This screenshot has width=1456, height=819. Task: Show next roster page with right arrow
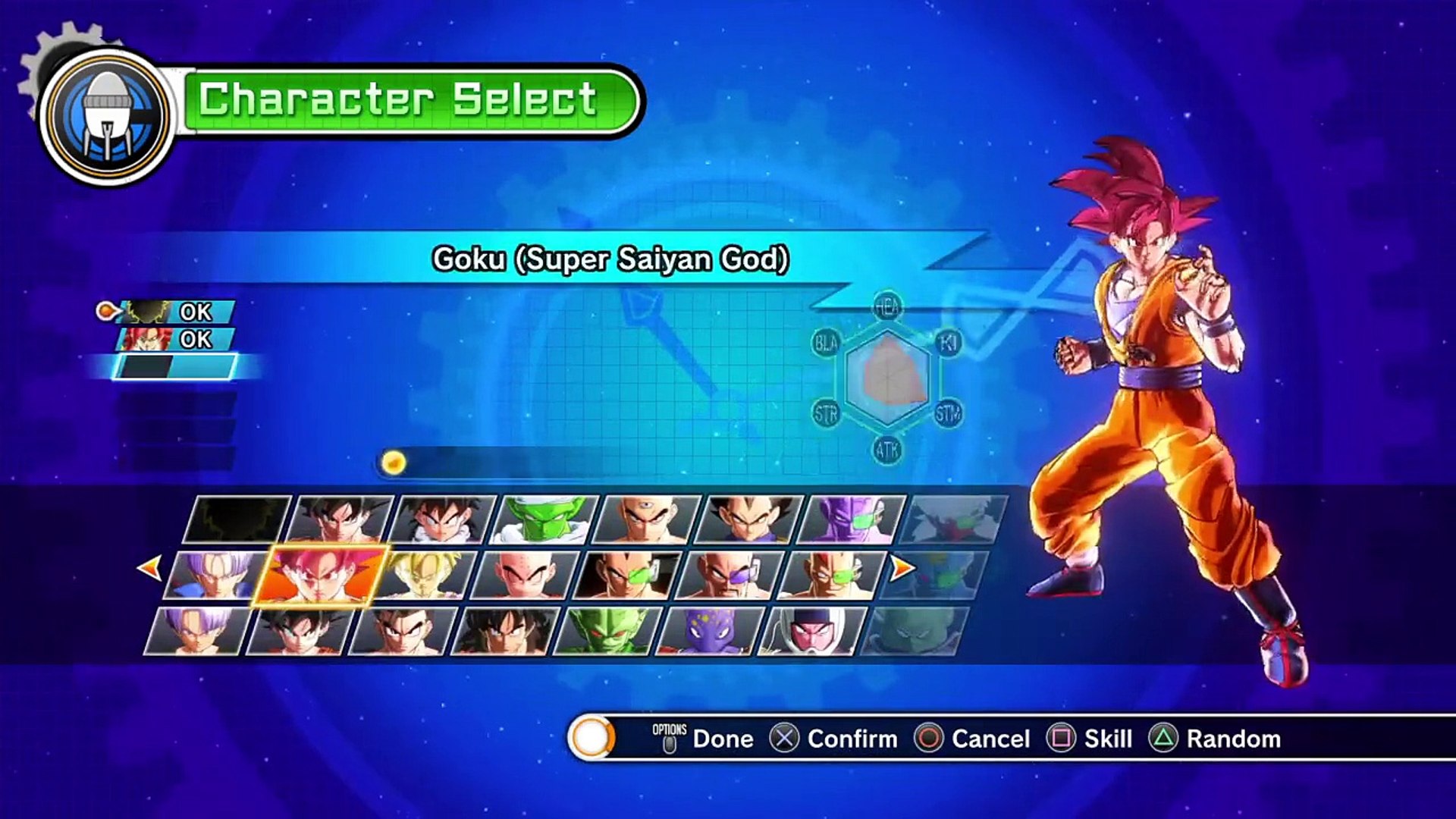(902, 567)
